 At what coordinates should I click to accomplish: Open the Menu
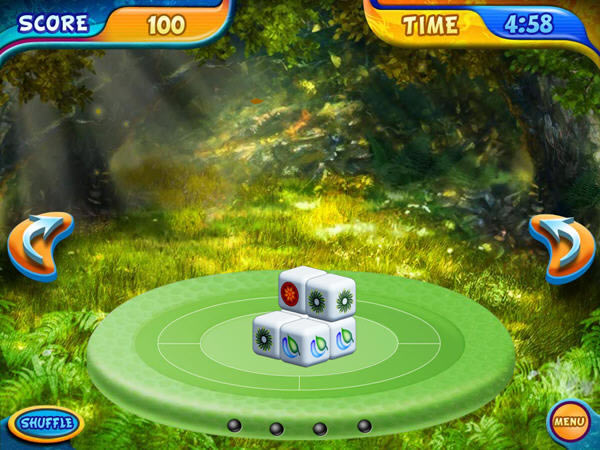(569, 422)
